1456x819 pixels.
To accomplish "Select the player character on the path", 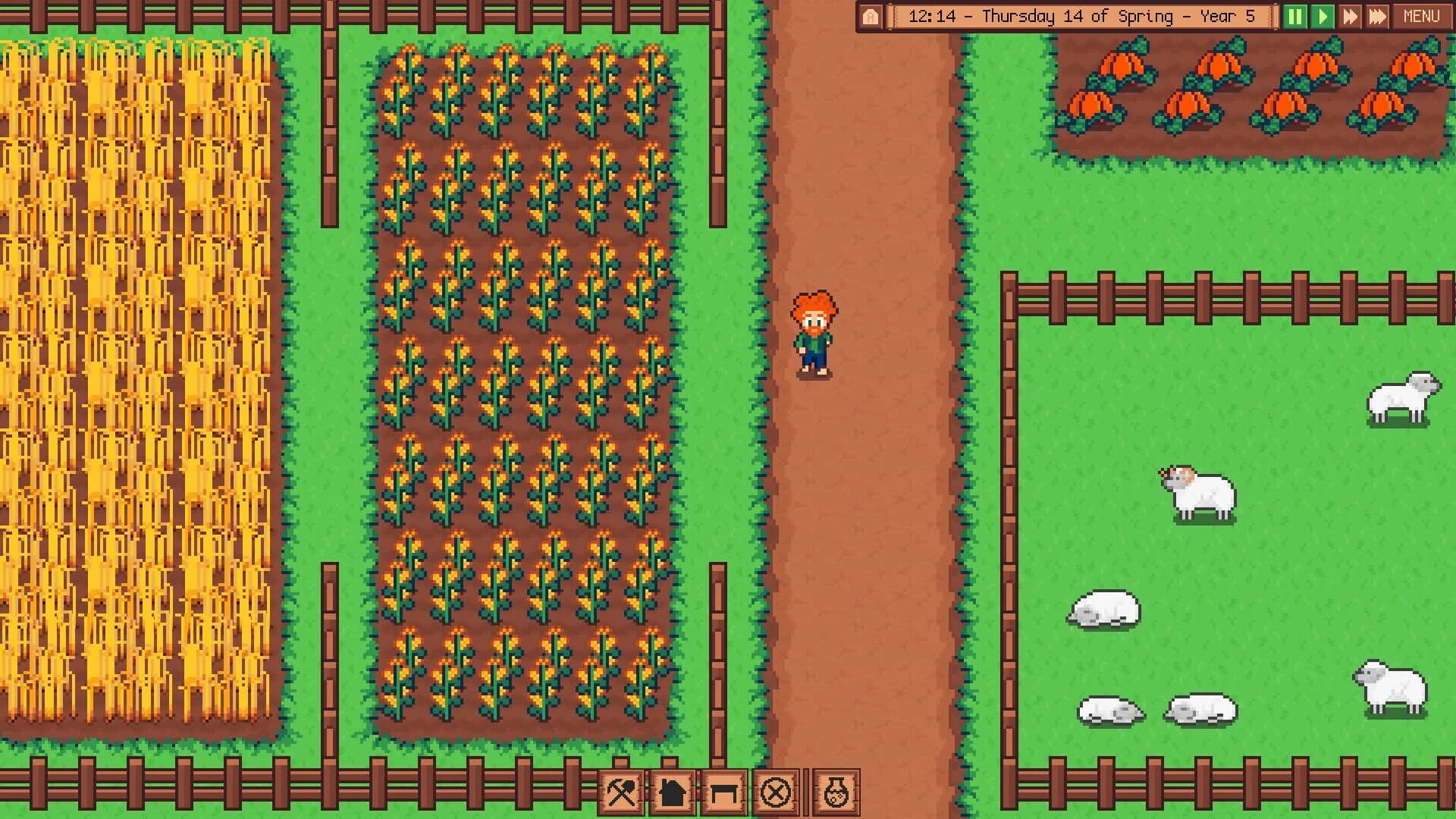I will (x=813, y=334).
